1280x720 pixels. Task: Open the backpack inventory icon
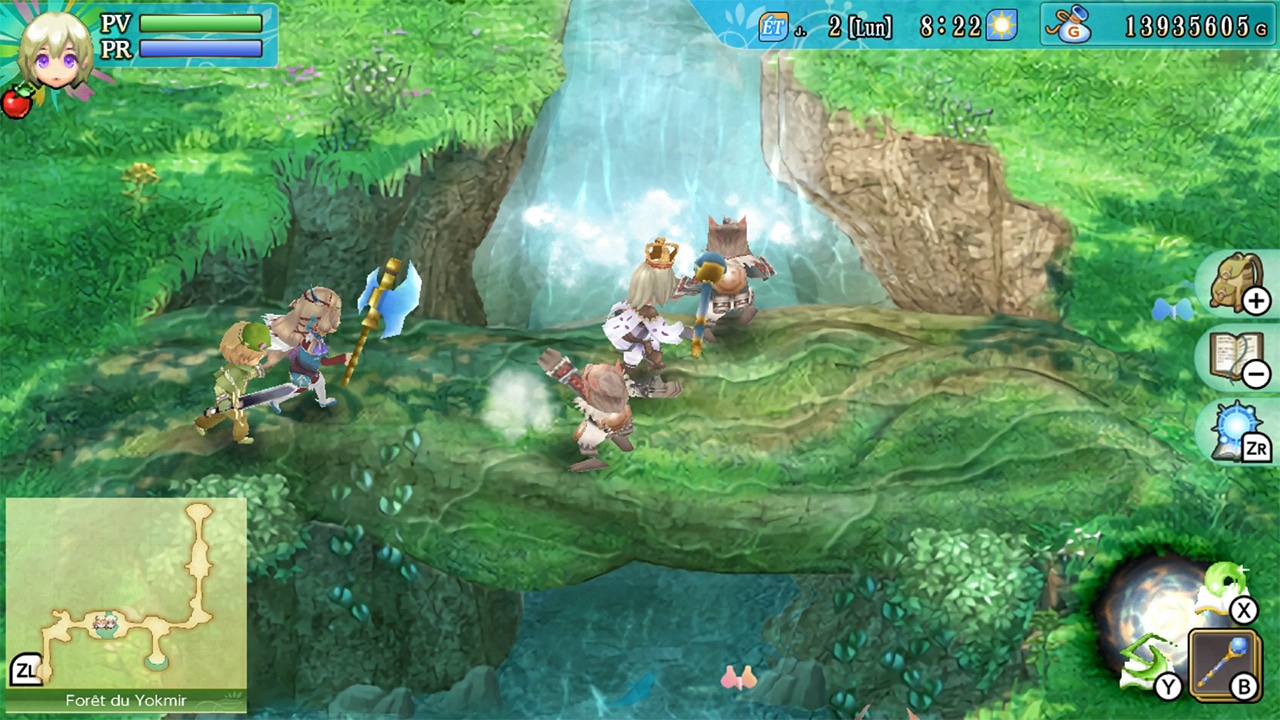(x=1238, y=284)
